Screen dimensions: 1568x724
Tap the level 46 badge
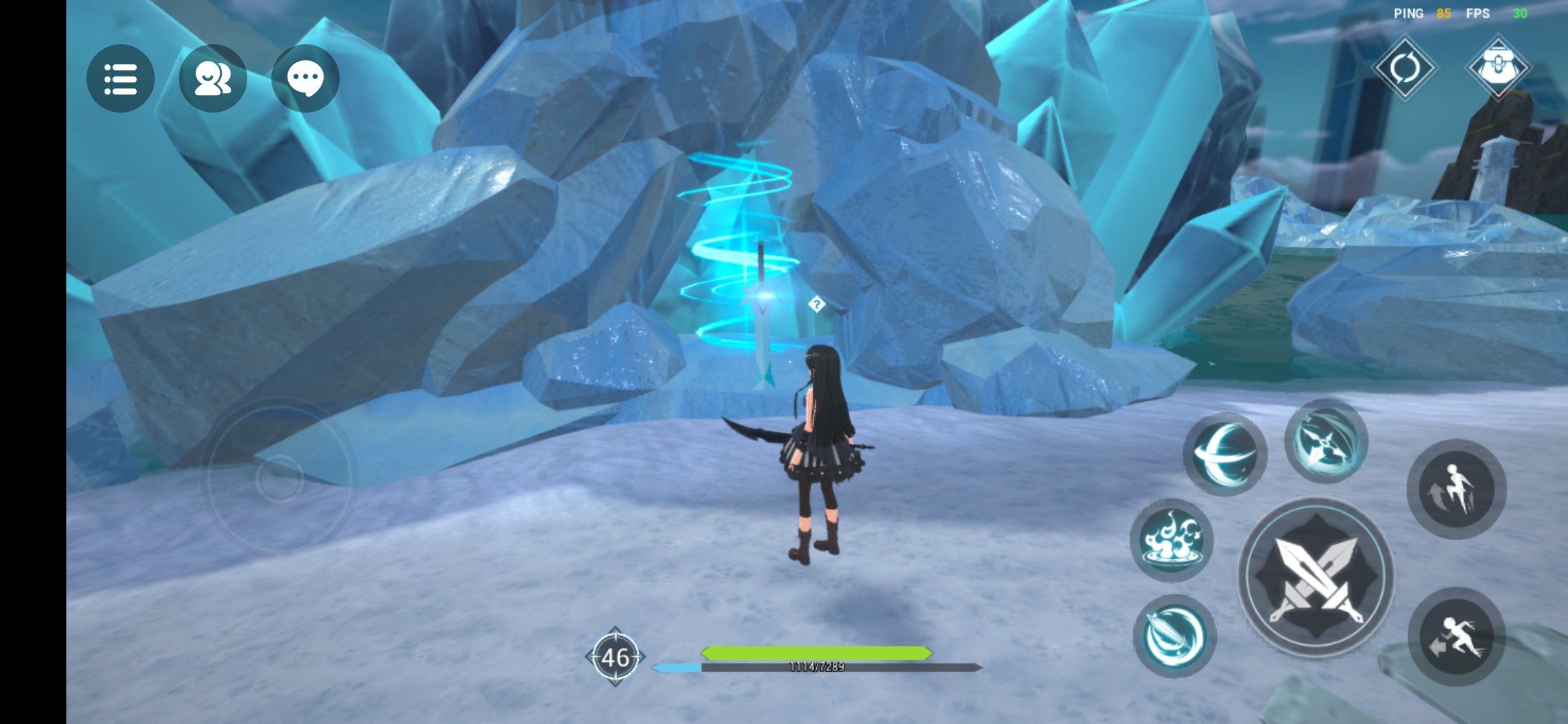[615, 658]
